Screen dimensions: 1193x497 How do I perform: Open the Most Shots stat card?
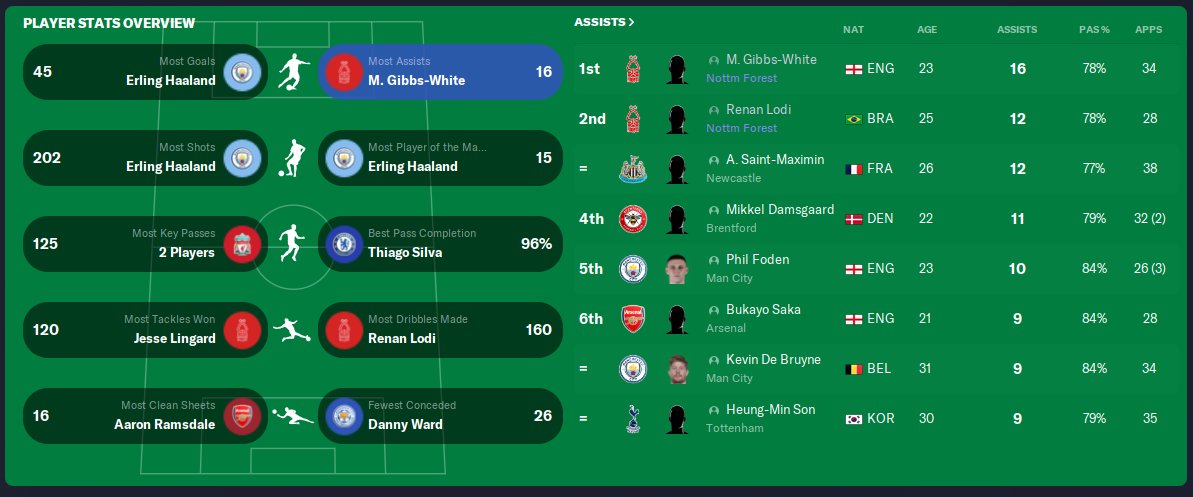pyautogui.click(x=144, y=158)
